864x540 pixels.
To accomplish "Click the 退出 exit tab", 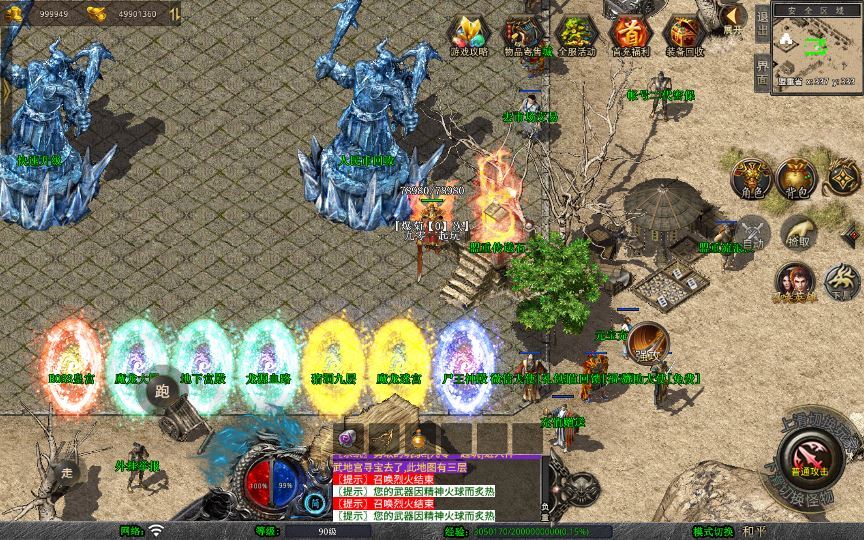I will (x=762, y=22).
